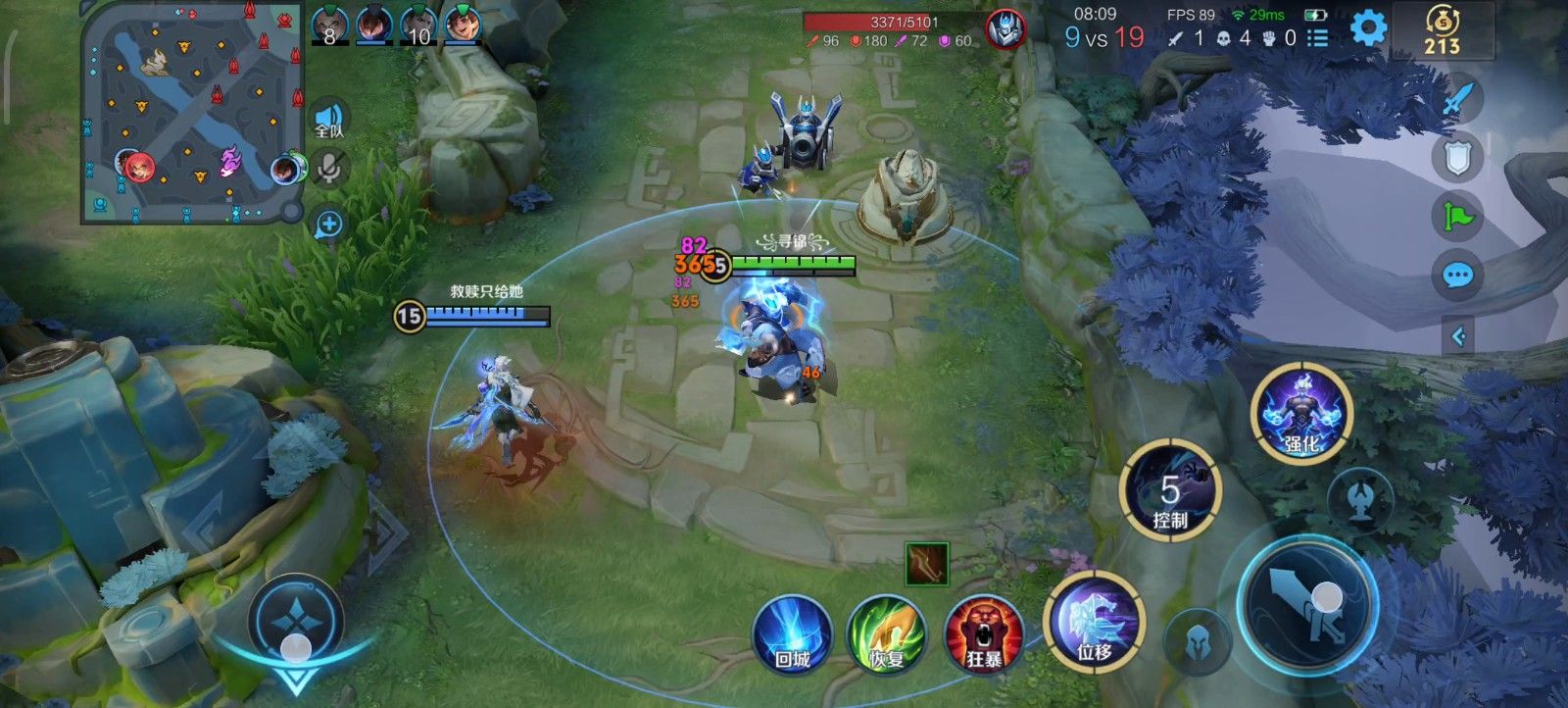Toggle the 全队 team voice speaker
This screenshot has height=708, width=1568.
click(x=329, y=118)
